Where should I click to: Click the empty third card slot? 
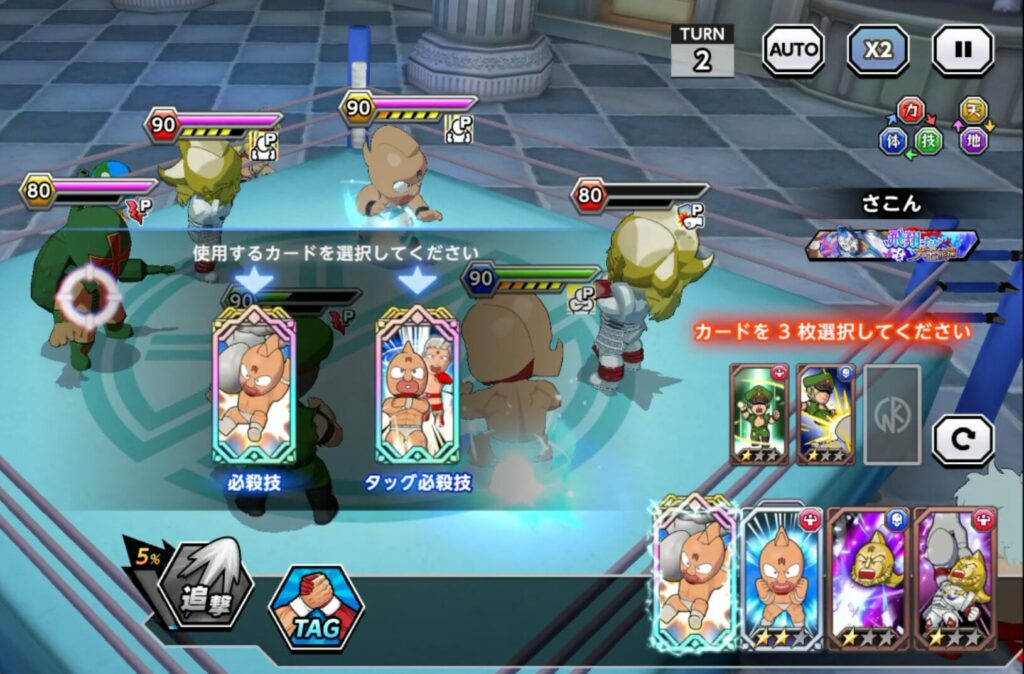892,414
